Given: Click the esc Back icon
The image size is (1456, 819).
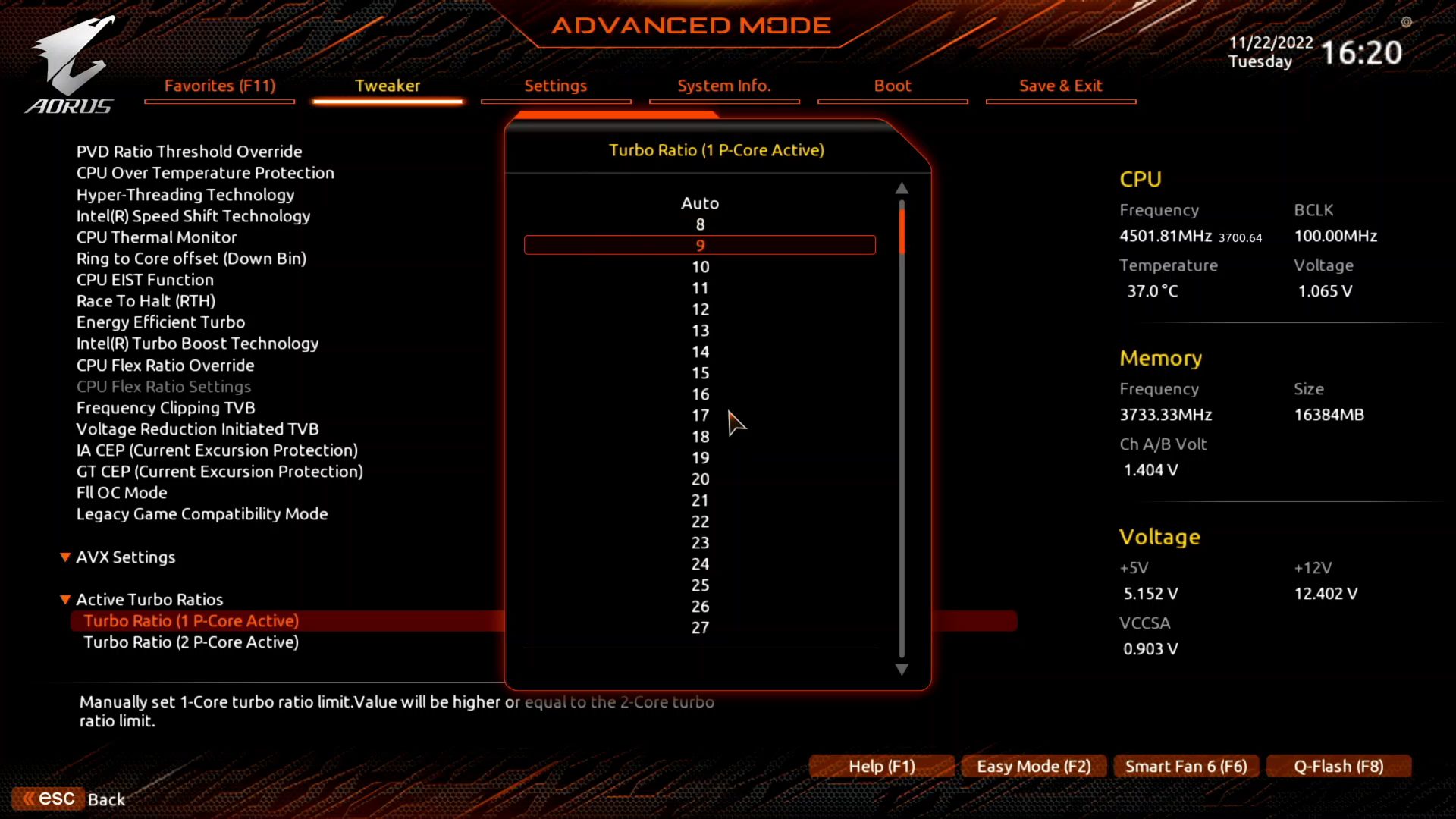Looking at the screenshot, I should click(x=47, y=798).
